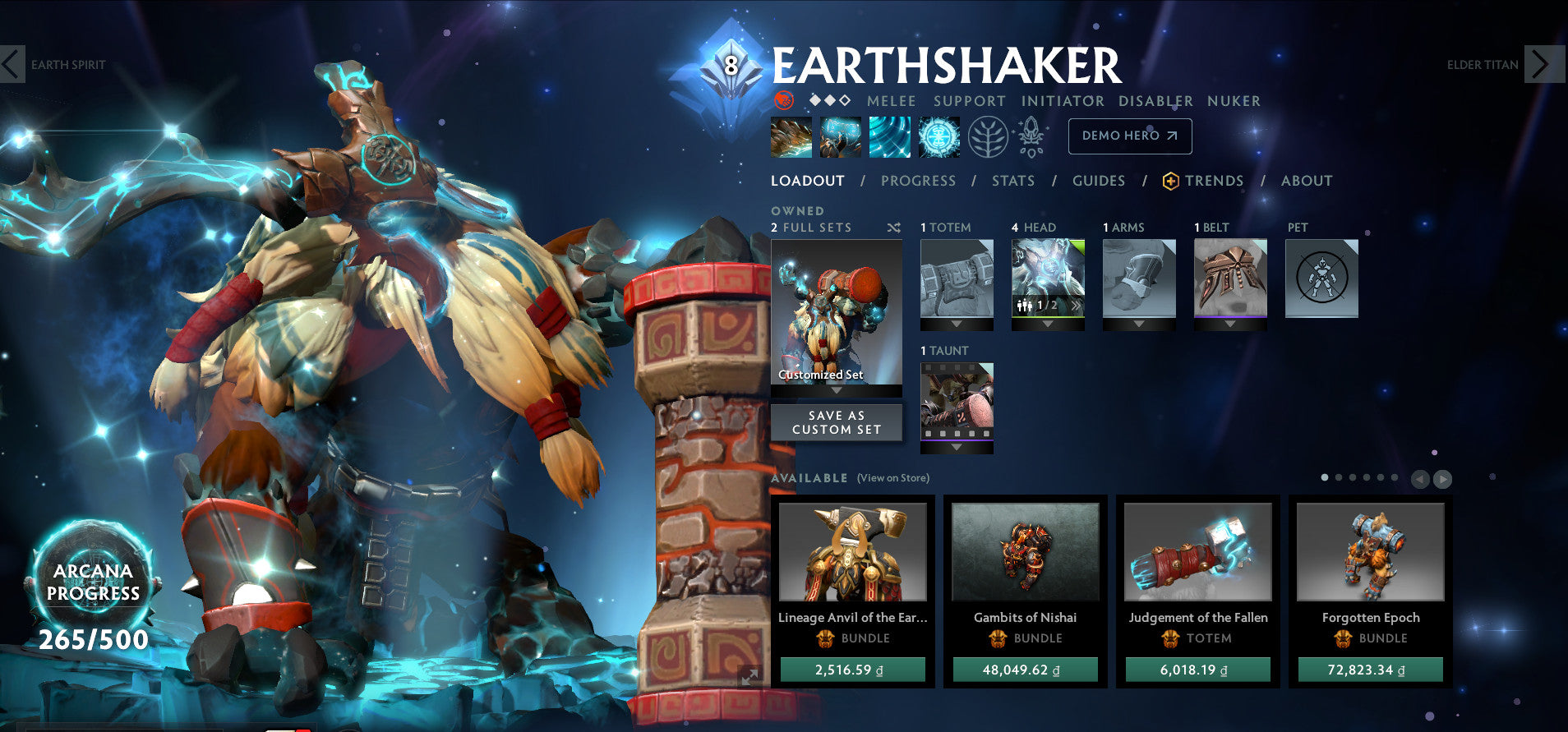Click the Arcana Progress 265/500 emblem
This screenshot has width=1568, height=732.
(x=93, y=582)
